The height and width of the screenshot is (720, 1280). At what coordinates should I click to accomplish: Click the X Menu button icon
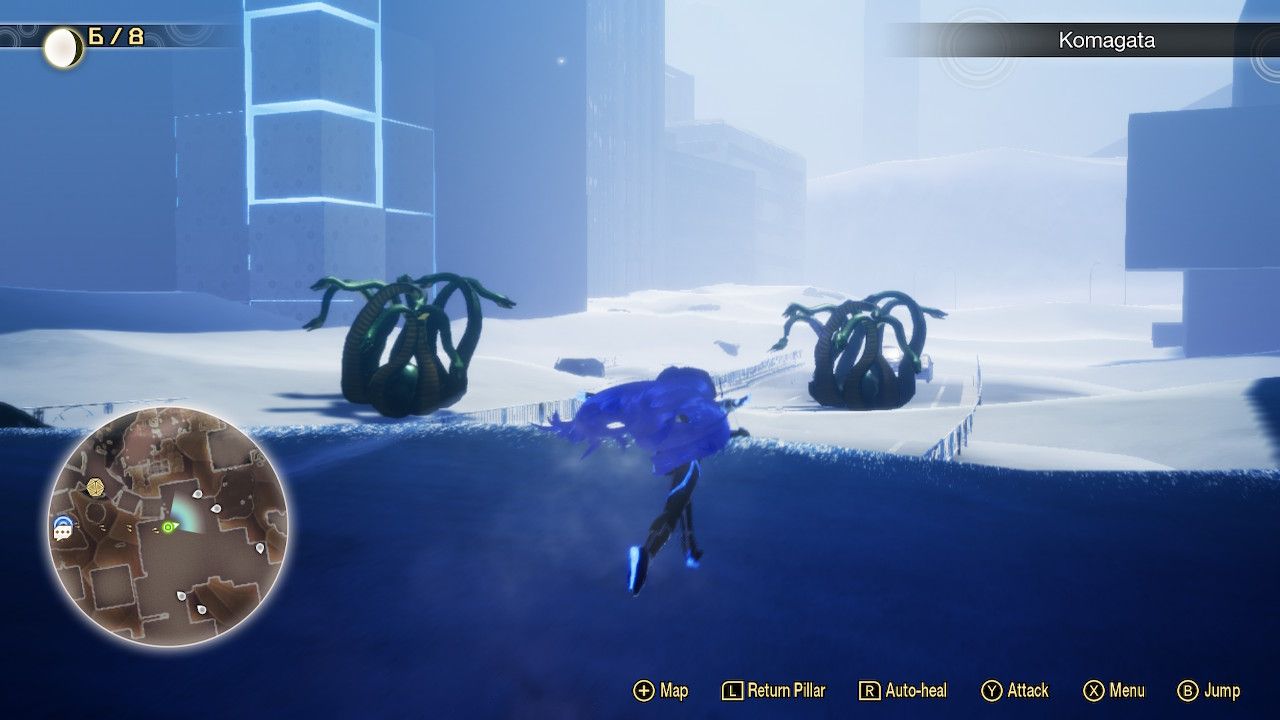click(x=1096, y=690)
